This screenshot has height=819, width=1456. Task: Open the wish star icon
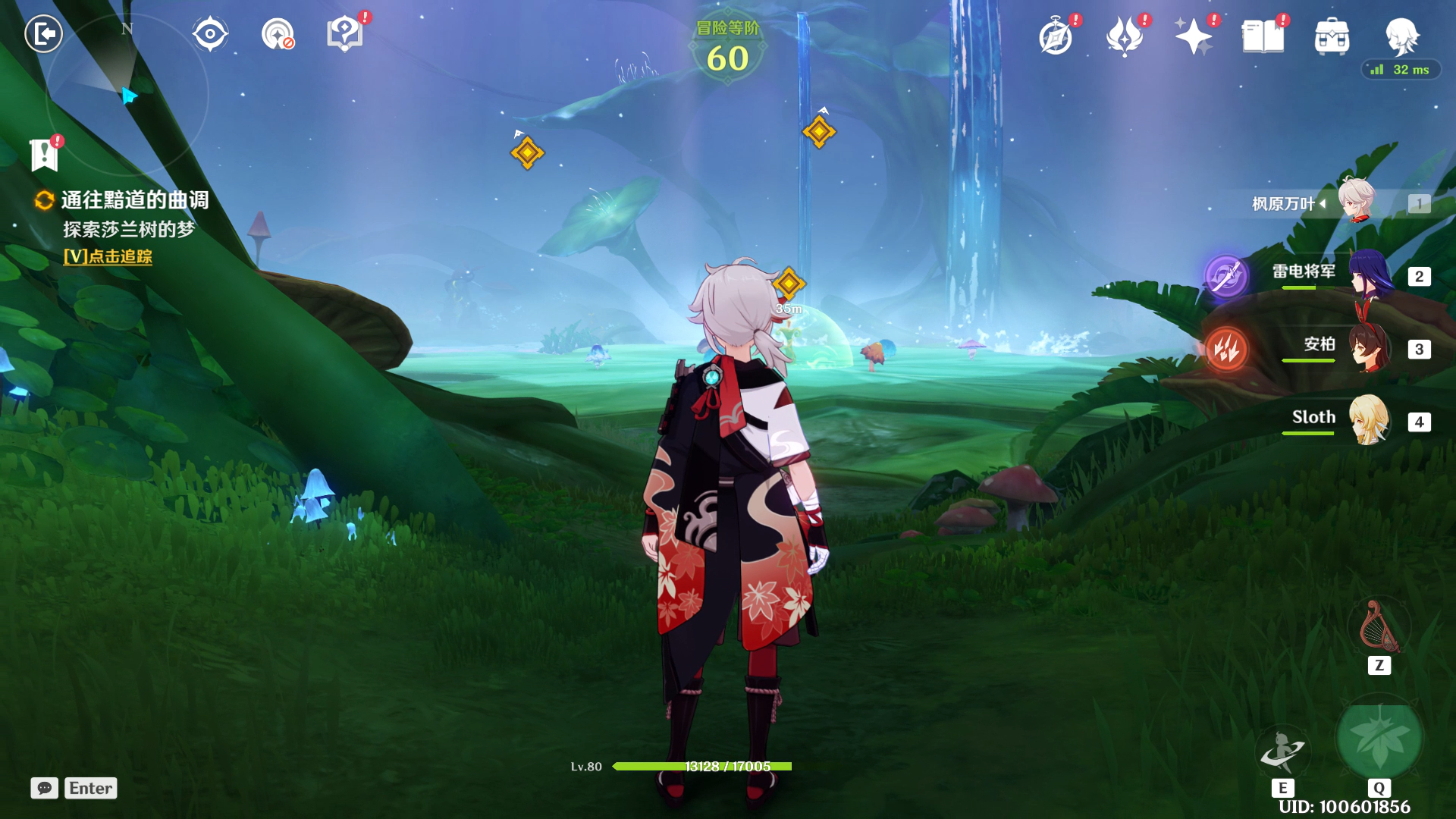[1193, 36]
